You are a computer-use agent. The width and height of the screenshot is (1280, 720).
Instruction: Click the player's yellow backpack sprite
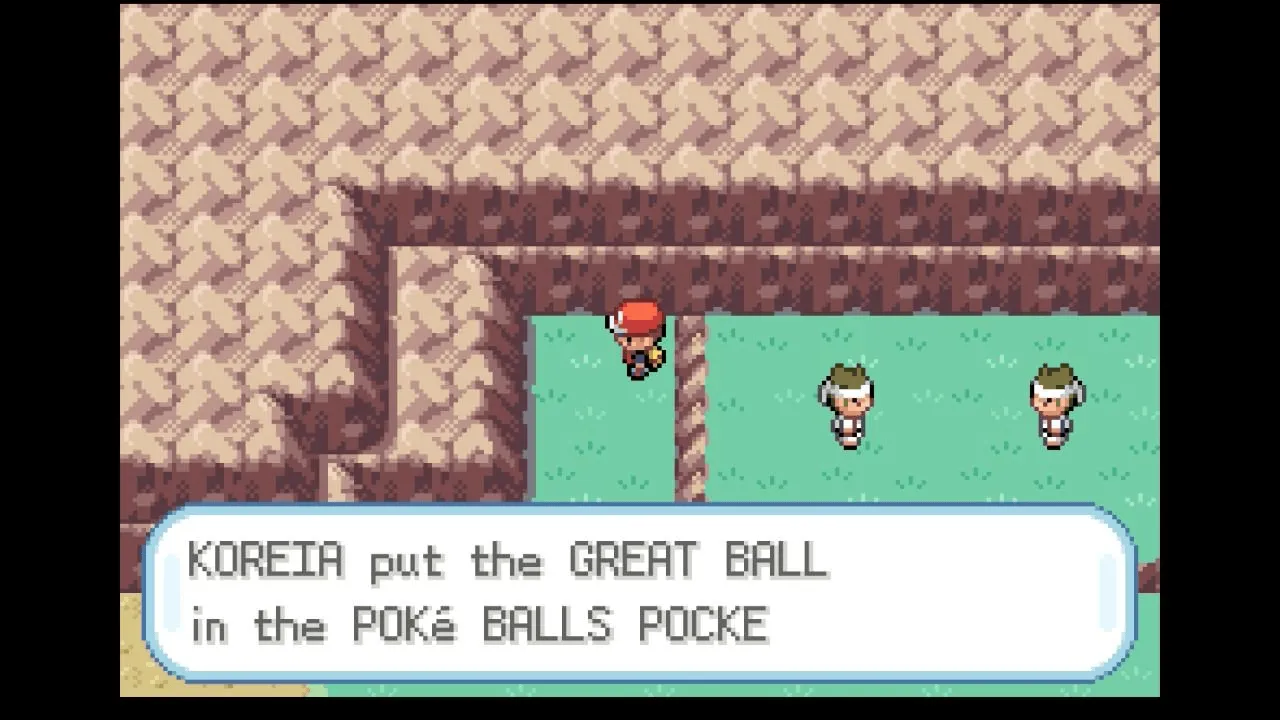tap(653, 355)
